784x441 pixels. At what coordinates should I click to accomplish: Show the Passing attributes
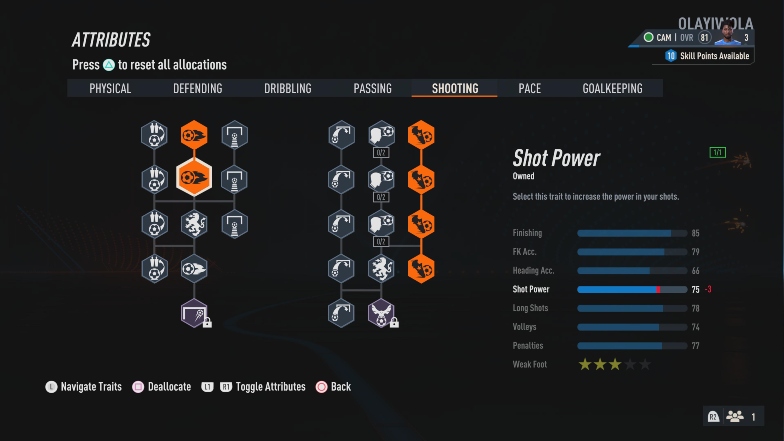[x=372, y=89]
